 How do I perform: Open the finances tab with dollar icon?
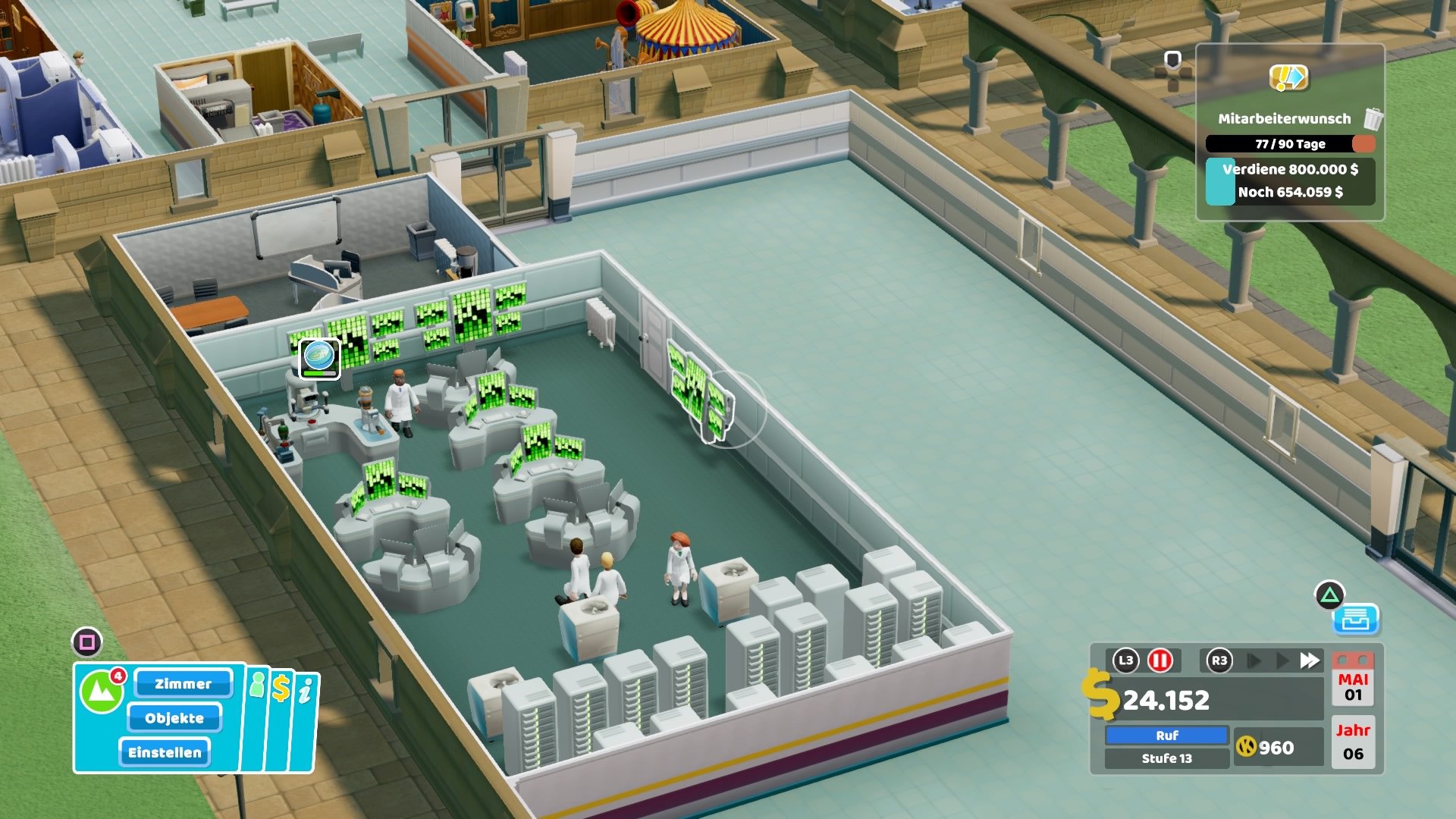(281, 686)
